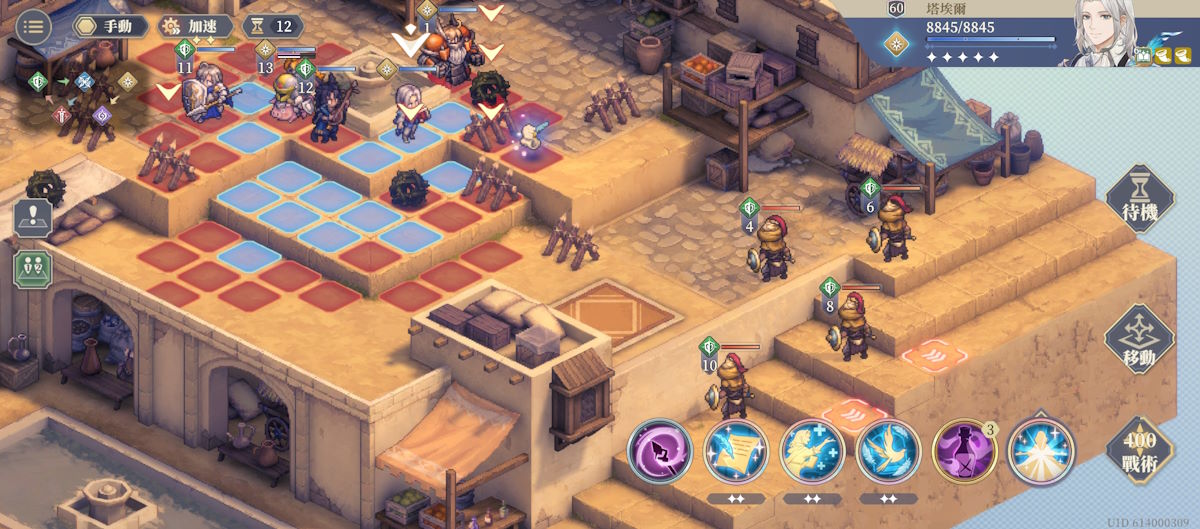Inspect the green book buff icon
The height and width of the screenshot is (529, 1200).
(1144, 57)
